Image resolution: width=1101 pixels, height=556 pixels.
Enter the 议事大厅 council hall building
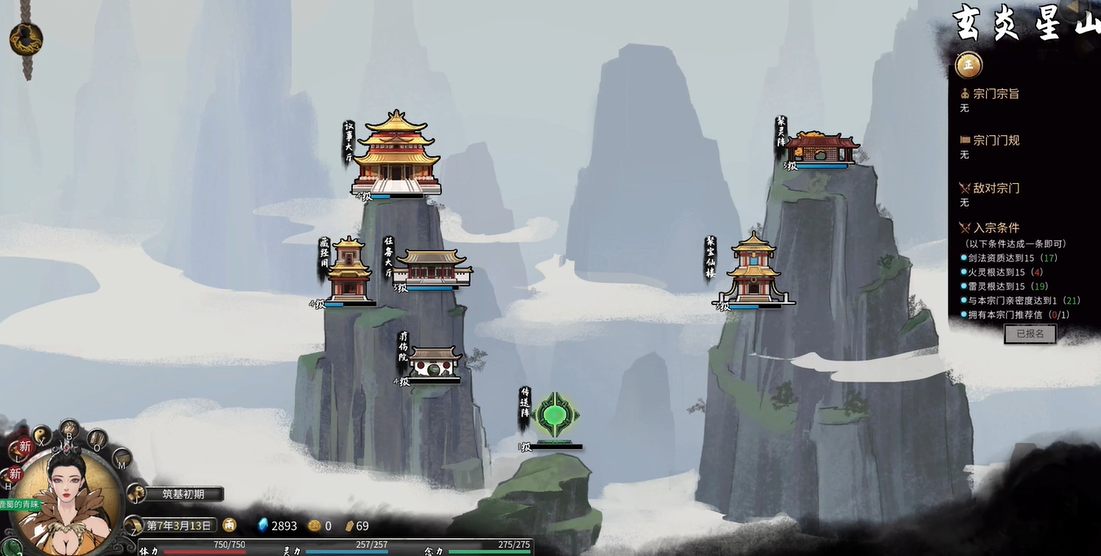click(396, 155)
